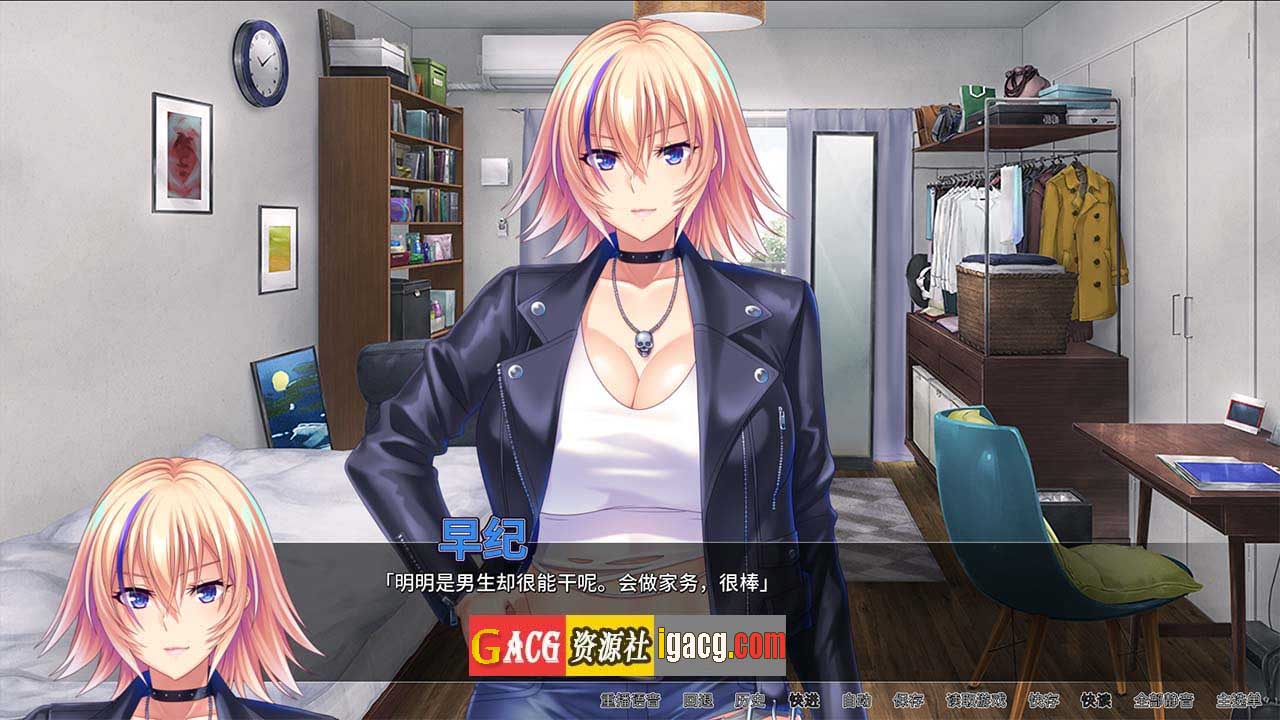The width and height of the screenshot is (1280, 720).
Task: Open 读取游戏 load game screen
Action: tap(976, 700)
